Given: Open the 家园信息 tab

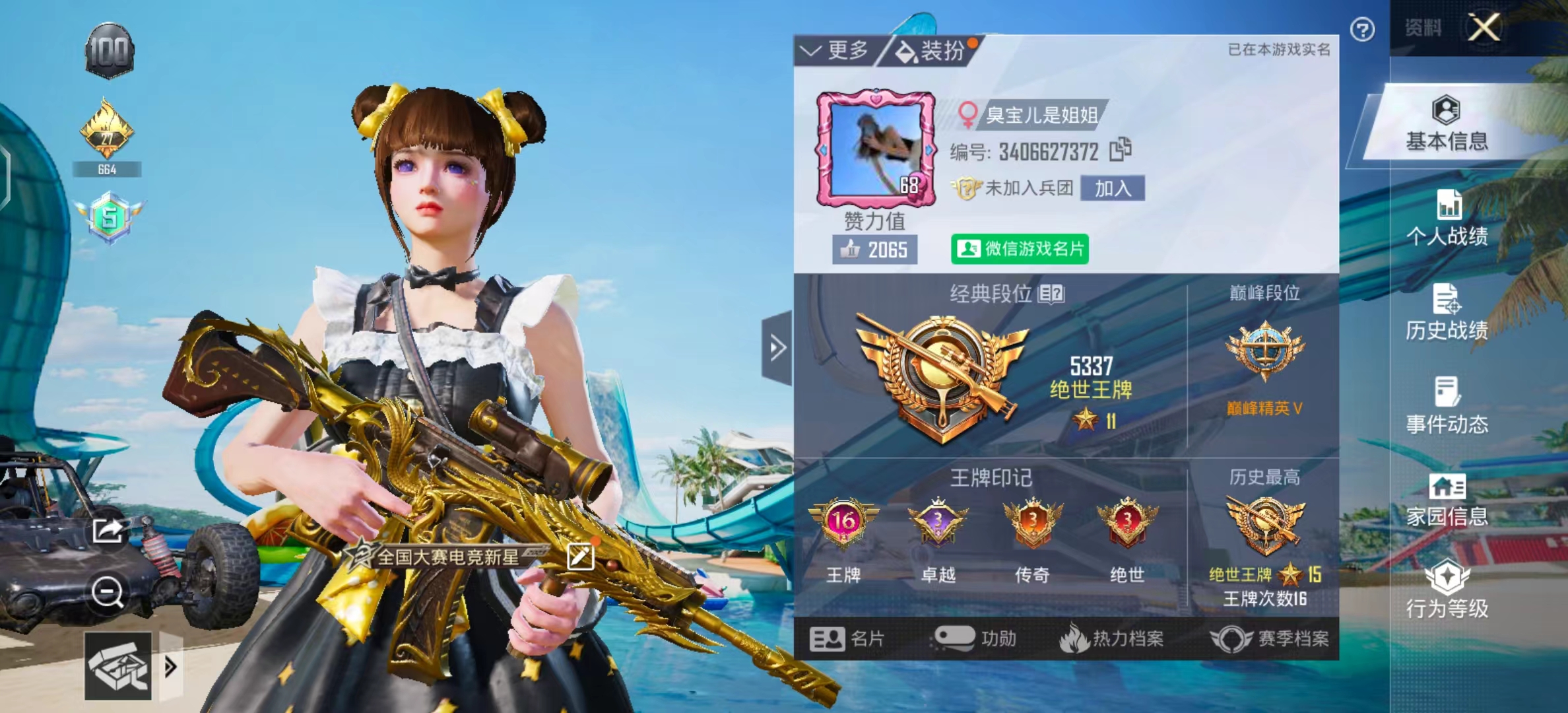Looking at the screenshot, I should [x=1447, y=500].
